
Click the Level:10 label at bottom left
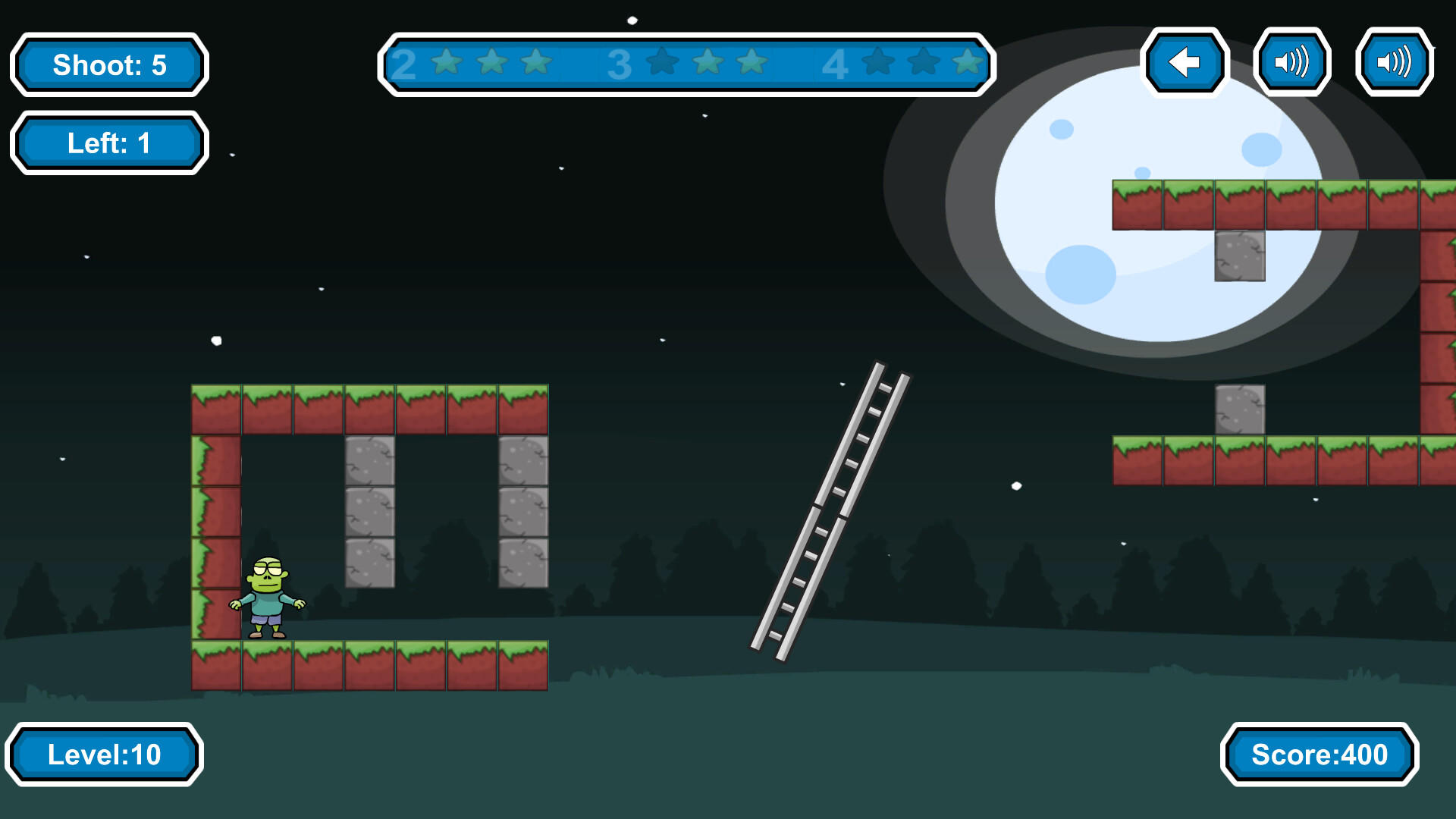[x=105, y=755]
